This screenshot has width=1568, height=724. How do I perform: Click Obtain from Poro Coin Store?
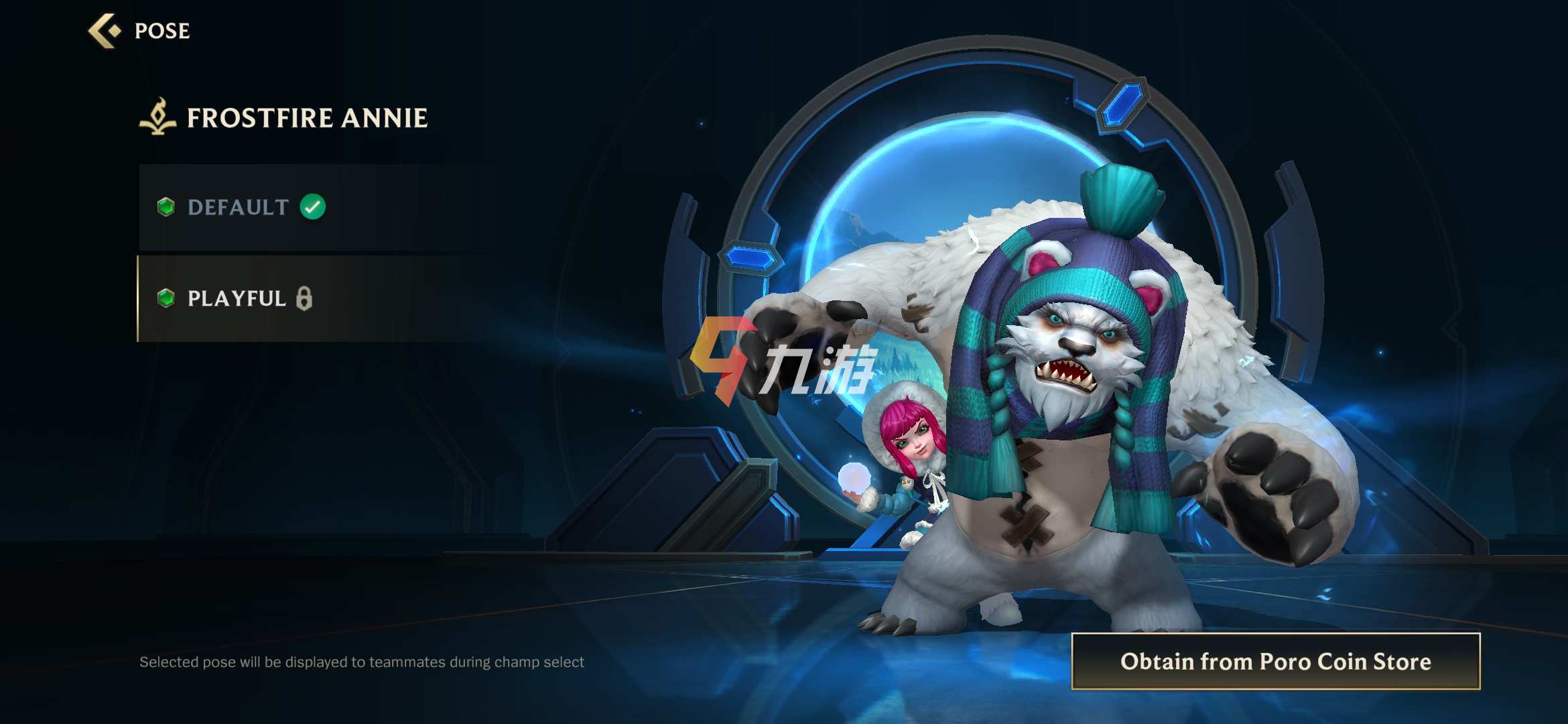[x=1275, y=662]
